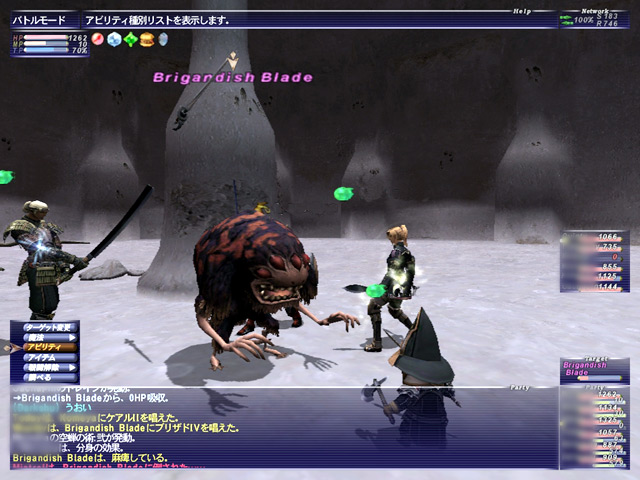
Task: Choose アビリティ from the battle menu
Action: click(x=45, y=347)
